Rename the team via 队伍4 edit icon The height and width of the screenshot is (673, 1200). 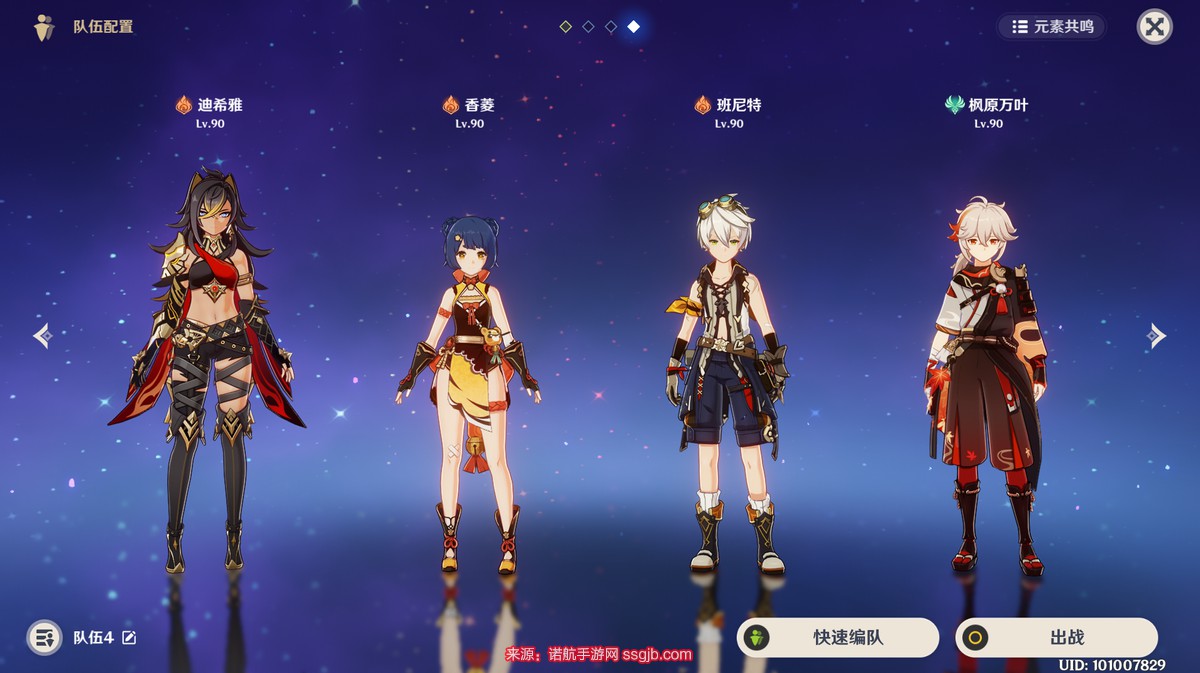(x=129, y=638)
